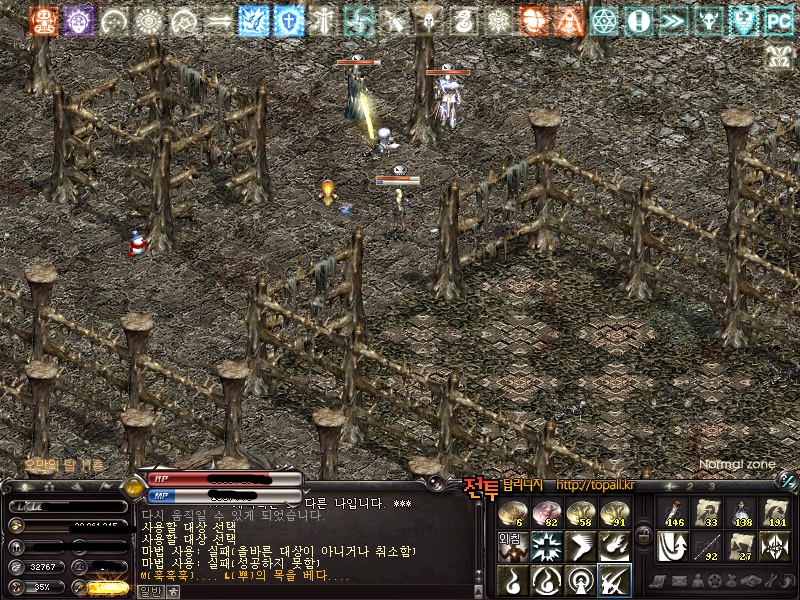Switch to hotbar page 2
800x600 pixels.
tap(689, 487)
